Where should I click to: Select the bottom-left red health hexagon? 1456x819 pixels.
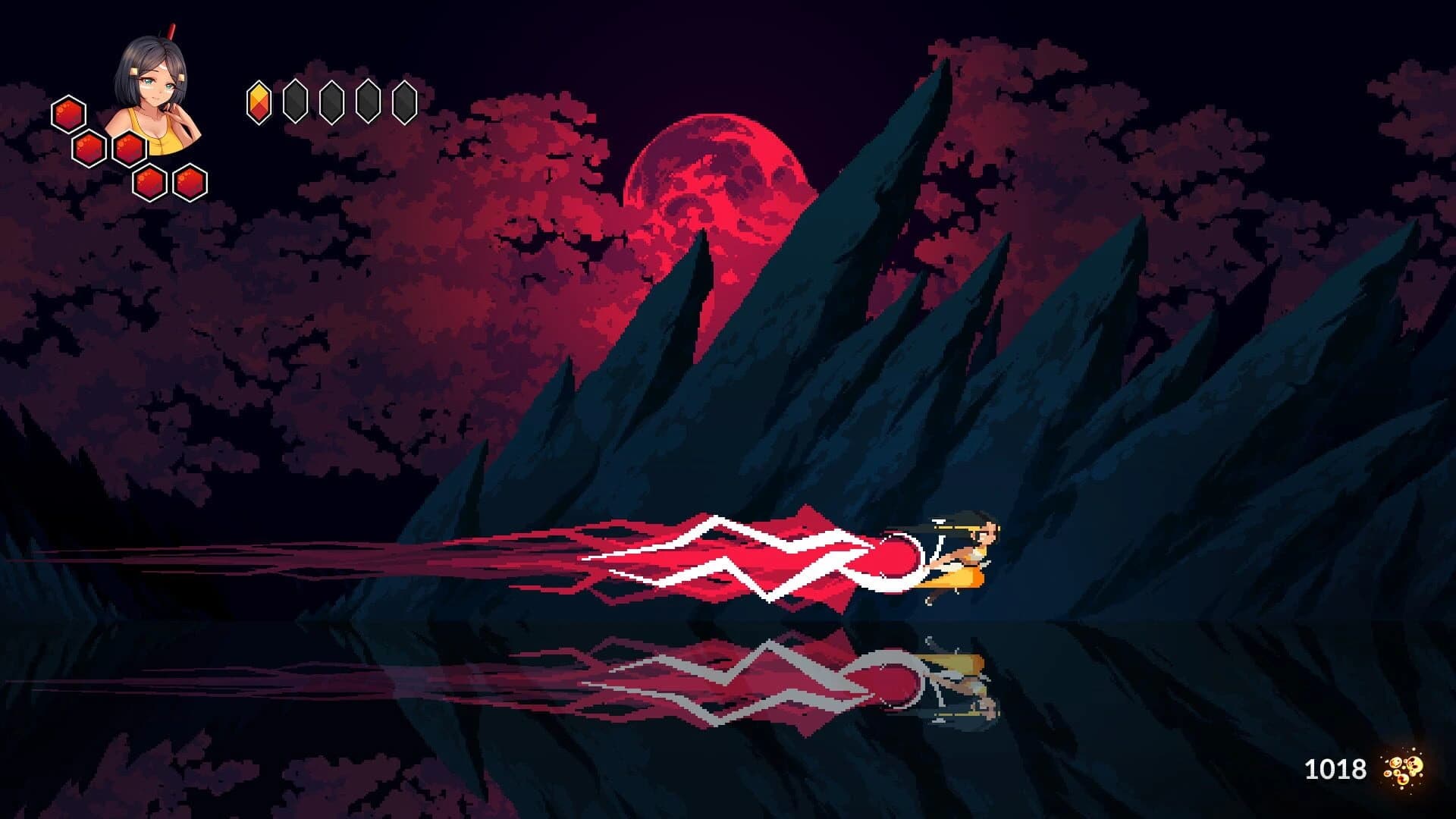[150, 182]
